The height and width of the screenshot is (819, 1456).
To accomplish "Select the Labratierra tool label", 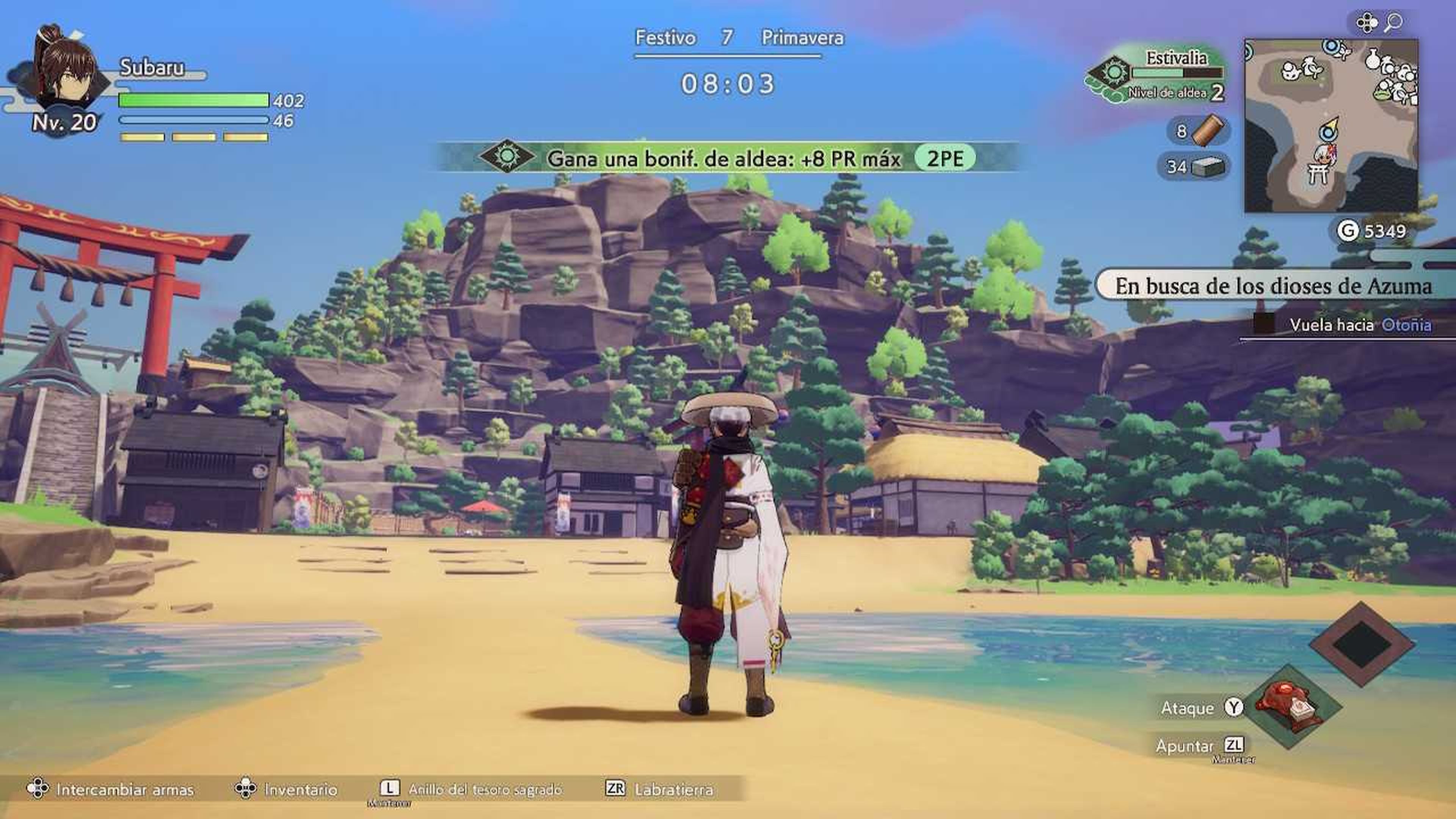I will 673,789.
